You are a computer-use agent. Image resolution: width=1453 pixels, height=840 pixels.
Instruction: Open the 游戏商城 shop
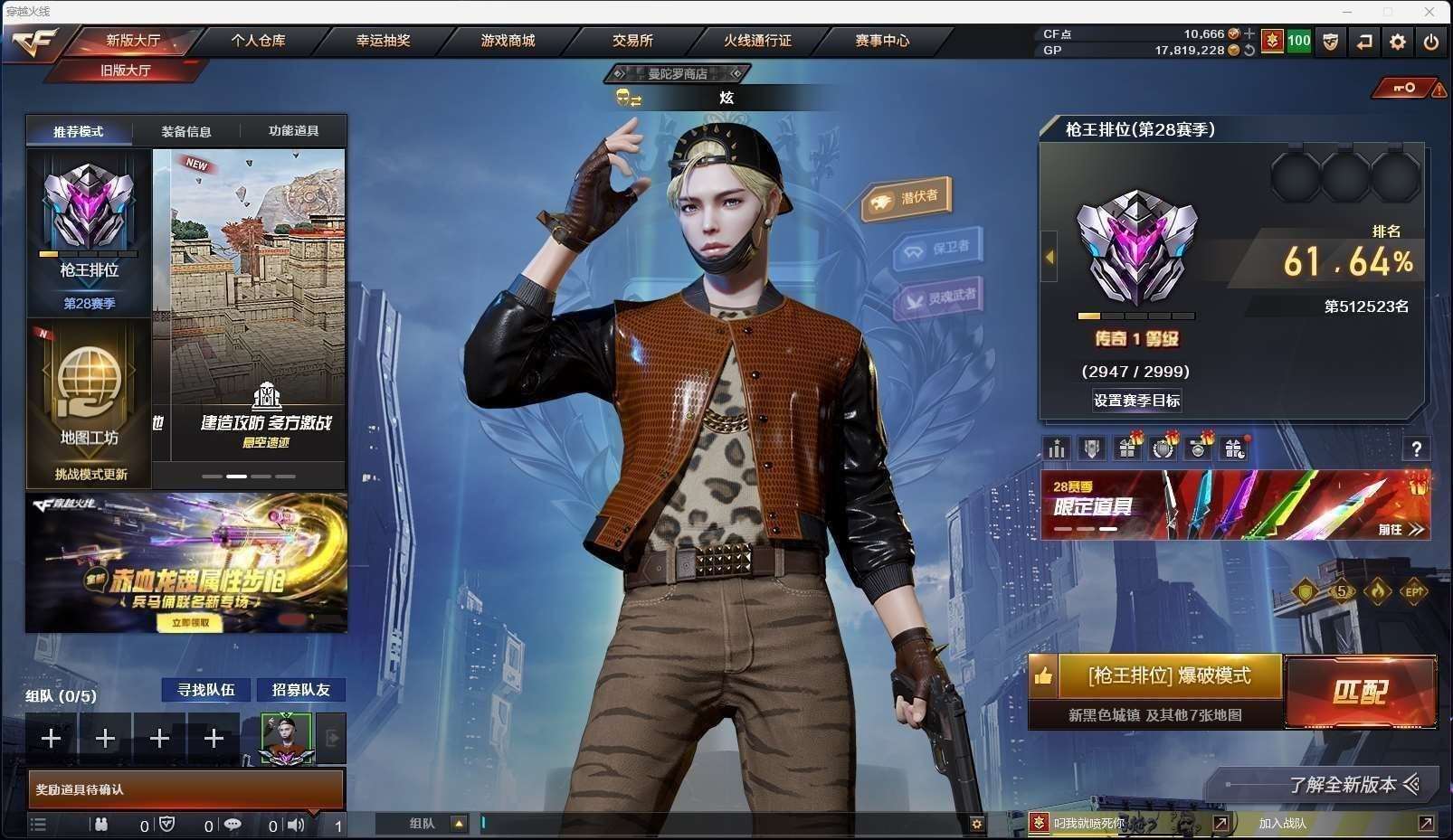(x=508, y=41)
